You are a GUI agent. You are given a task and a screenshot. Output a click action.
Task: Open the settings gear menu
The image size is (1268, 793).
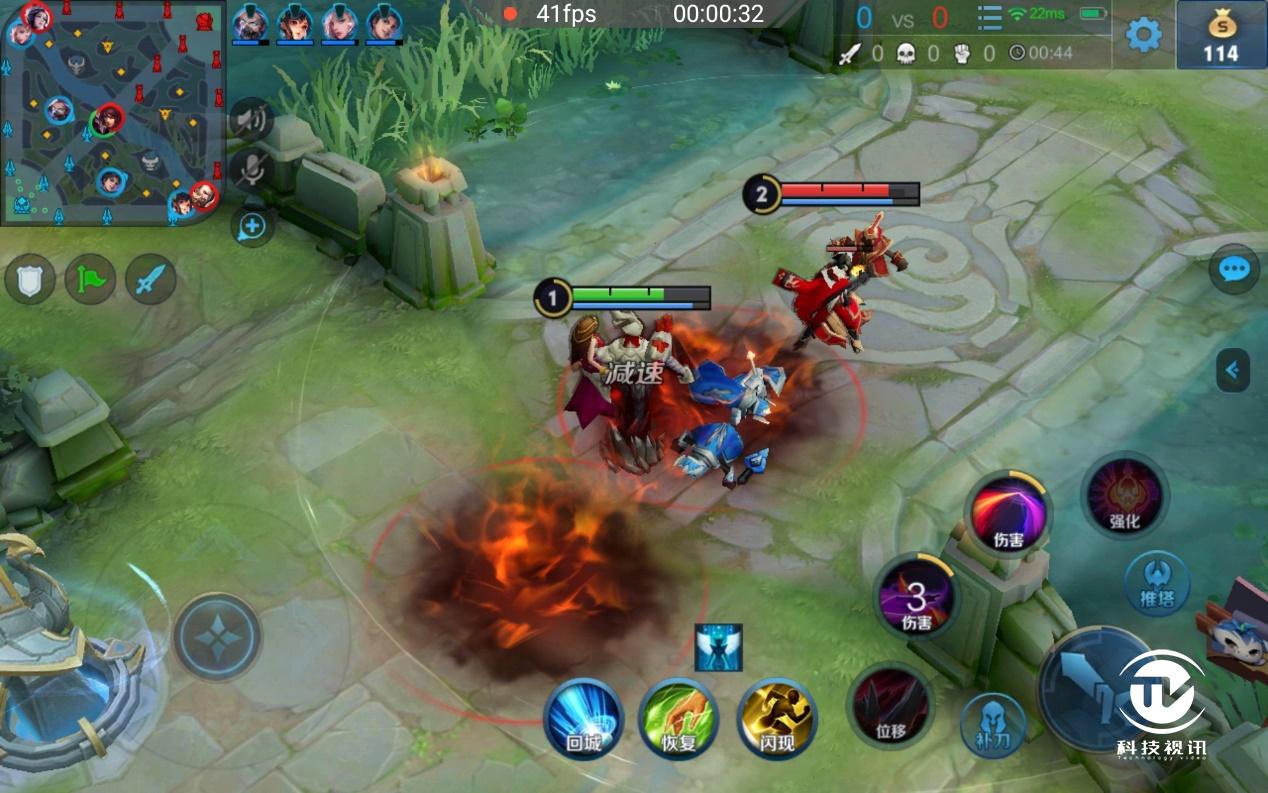tap(1143, 35)
